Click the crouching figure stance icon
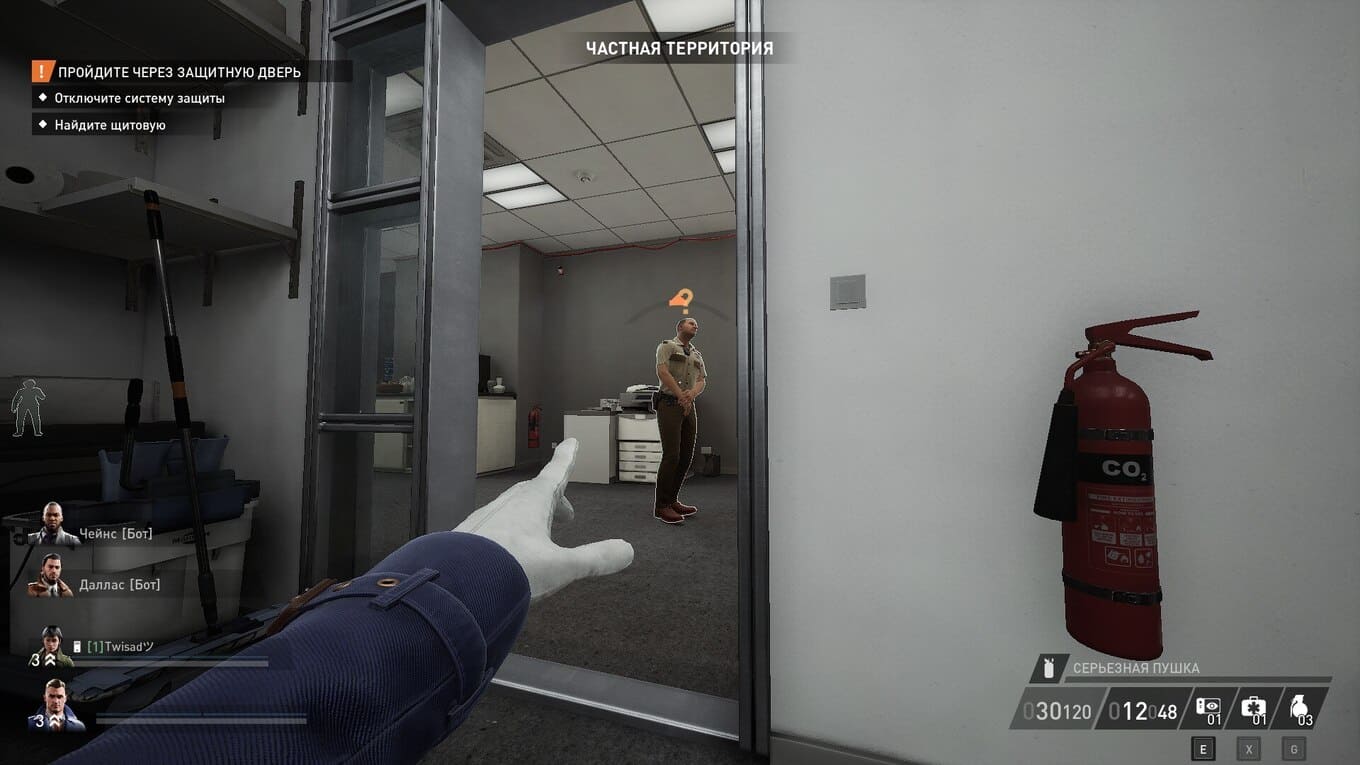The height and width of the screenshot is (765, 1360). 28,411
